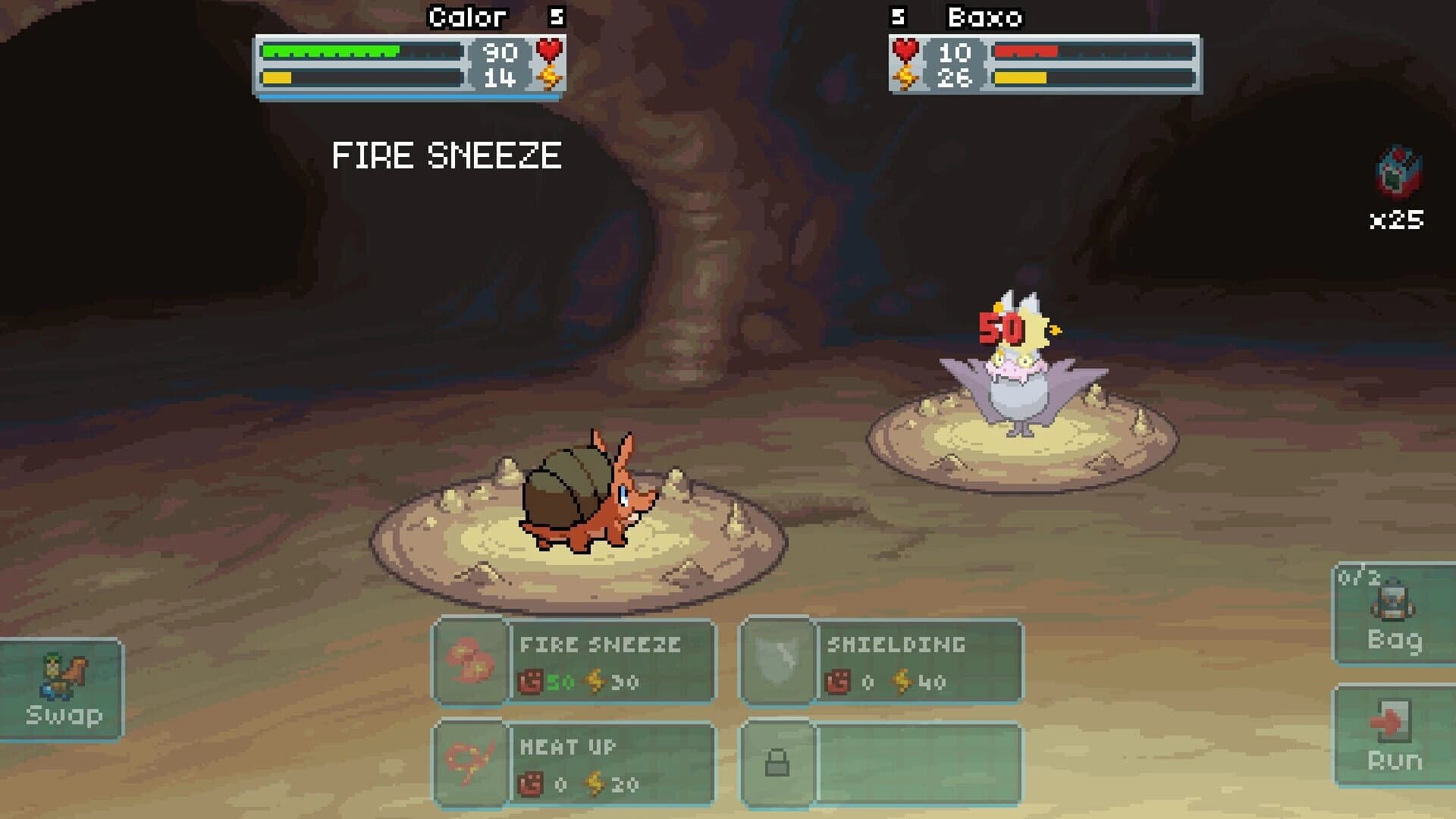Screen dimensions: 1456x819
Task: Click the lightning bolt icon beside Baxo's name
Action: (x=905, y=74)
